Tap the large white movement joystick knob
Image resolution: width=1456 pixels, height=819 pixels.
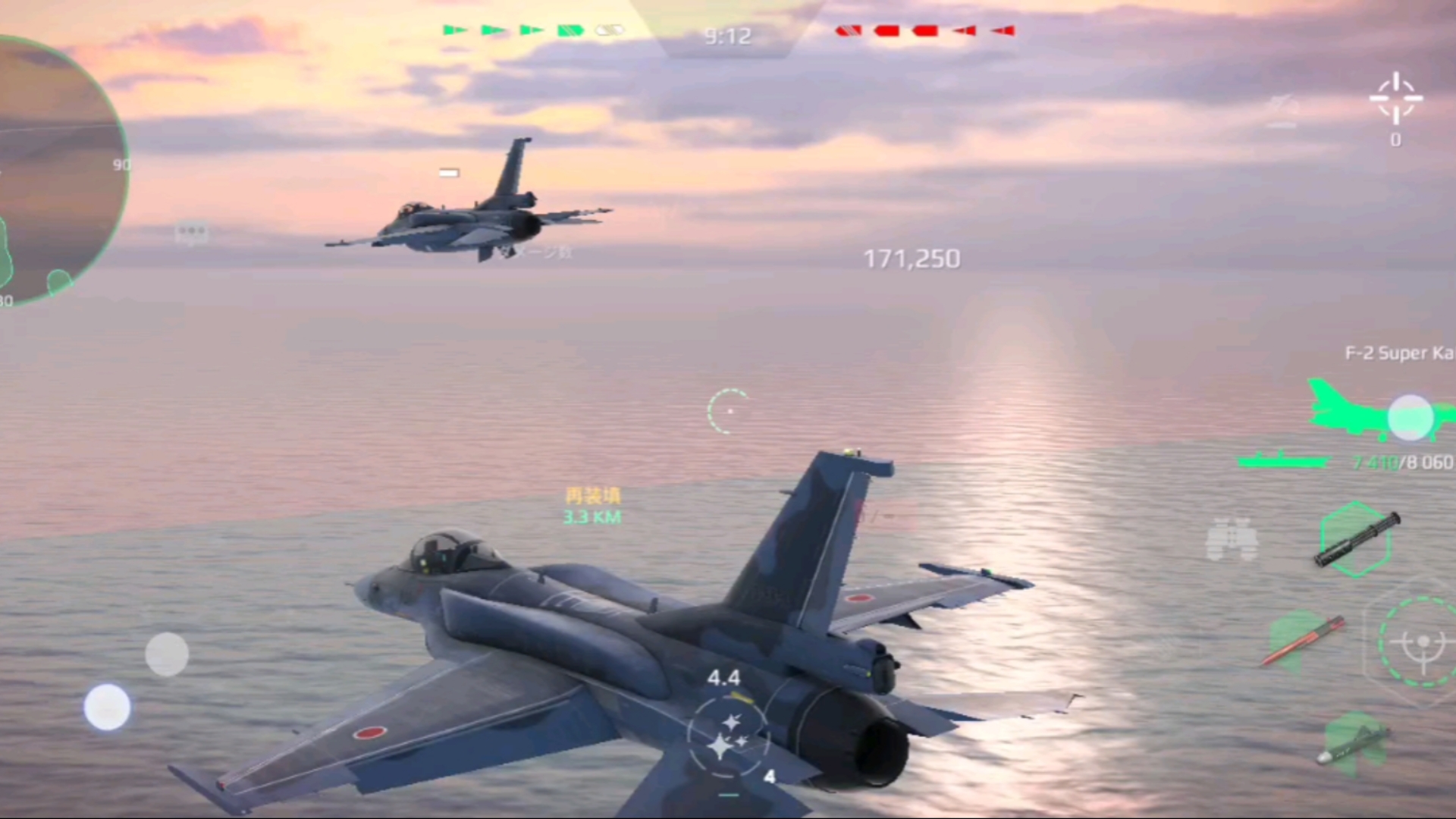107,707
